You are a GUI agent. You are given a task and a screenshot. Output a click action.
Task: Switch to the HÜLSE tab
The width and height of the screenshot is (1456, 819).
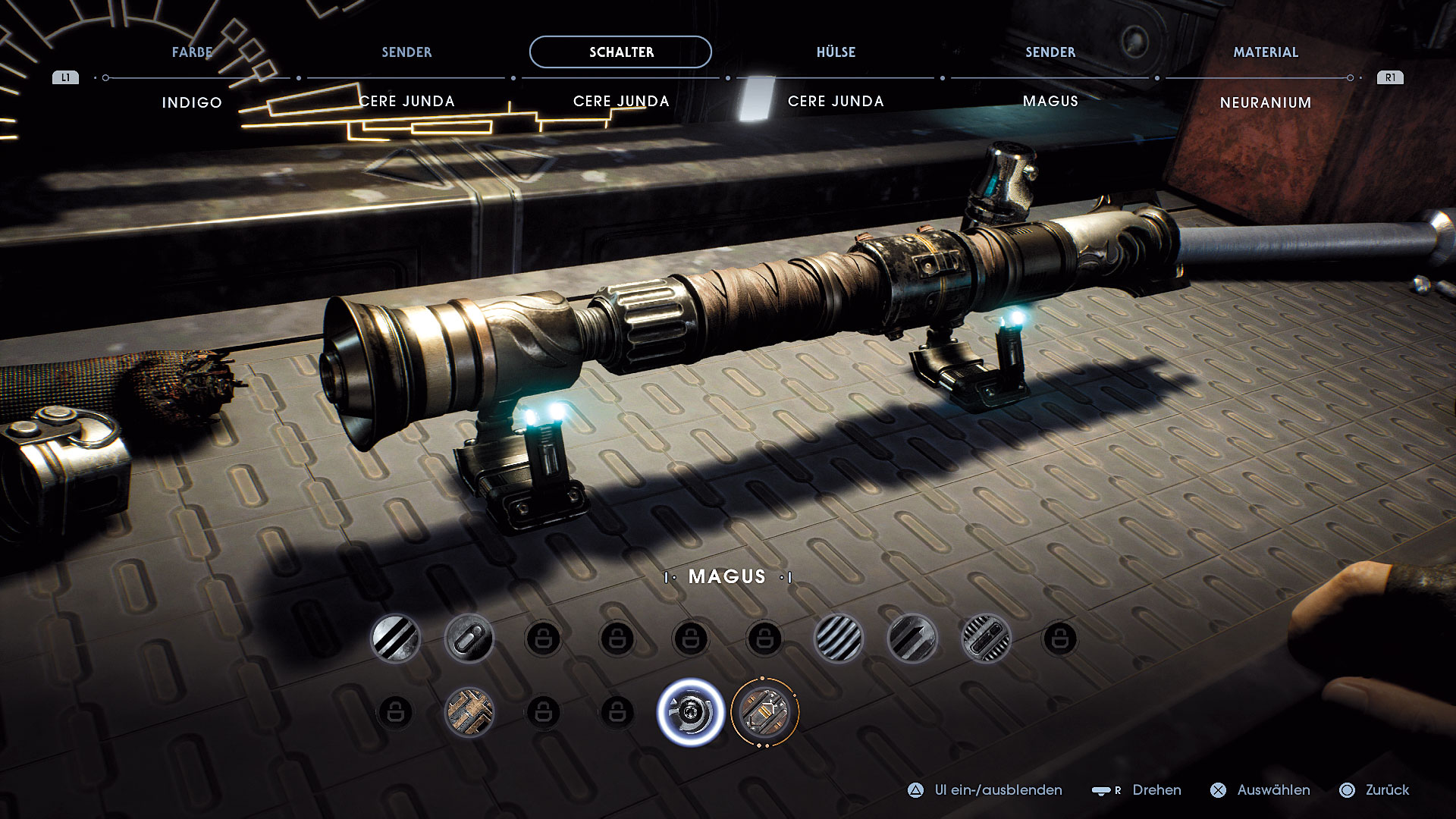point(836,52)
